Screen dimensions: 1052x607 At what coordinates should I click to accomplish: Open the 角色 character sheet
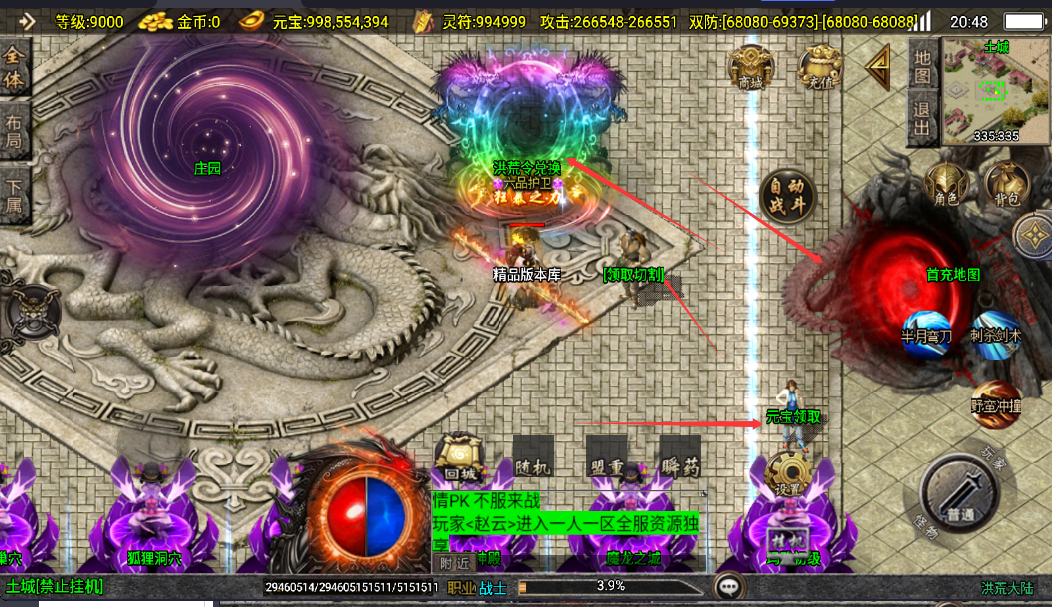945,186
